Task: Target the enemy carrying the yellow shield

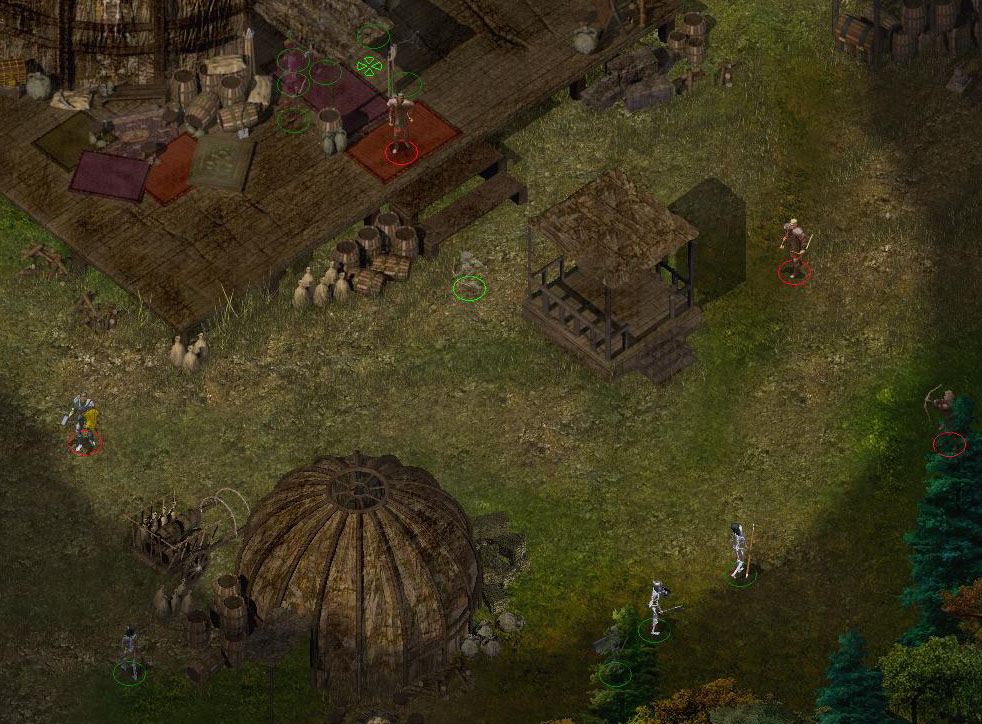Action: pos(84,421)
